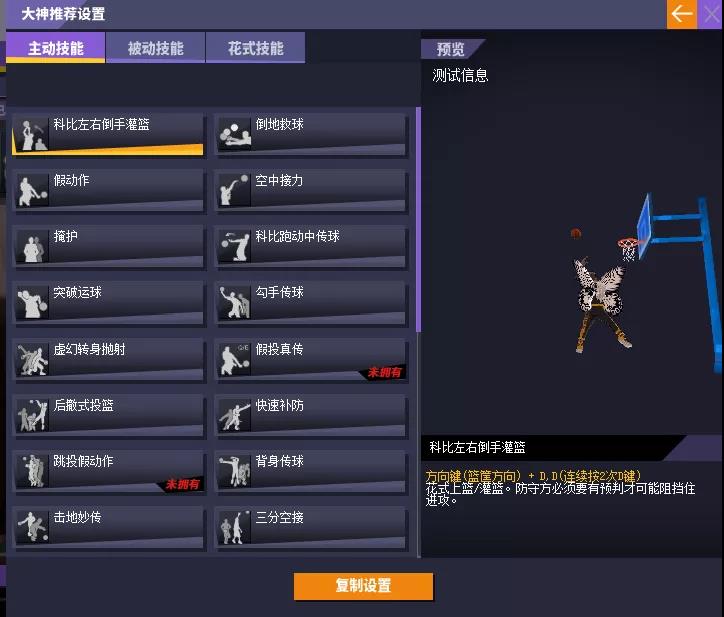This screenshot has height=617, width=724.
Task: Open the 被动技能 tab
Action: [155, 48]
